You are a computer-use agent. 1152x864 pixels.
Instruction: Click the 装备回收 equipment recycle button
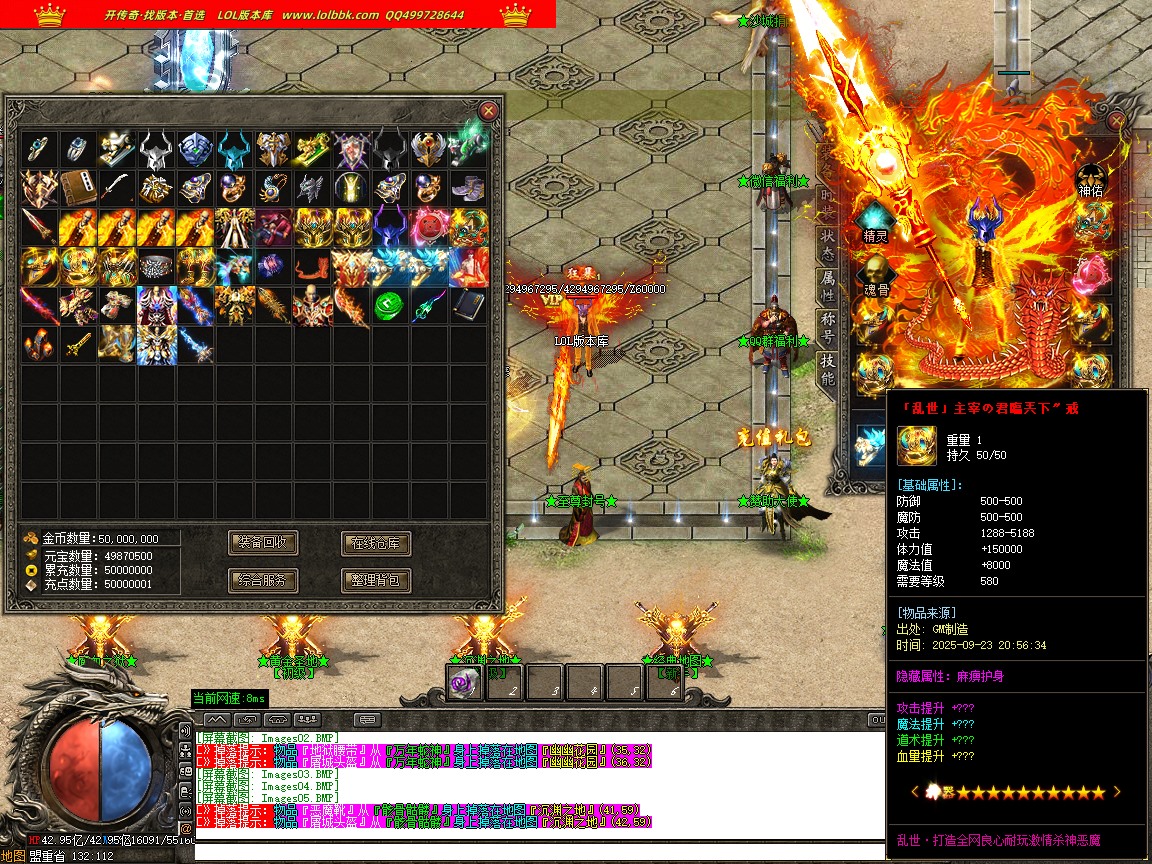[263, 543]
